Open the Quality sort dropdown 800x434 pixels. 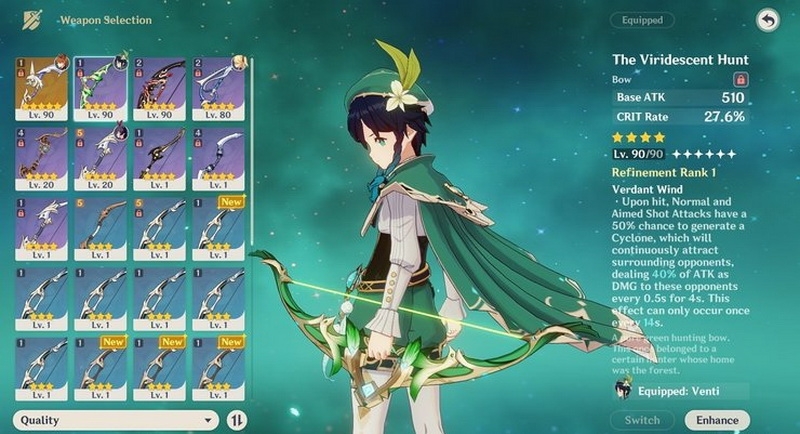coord(116,420)
